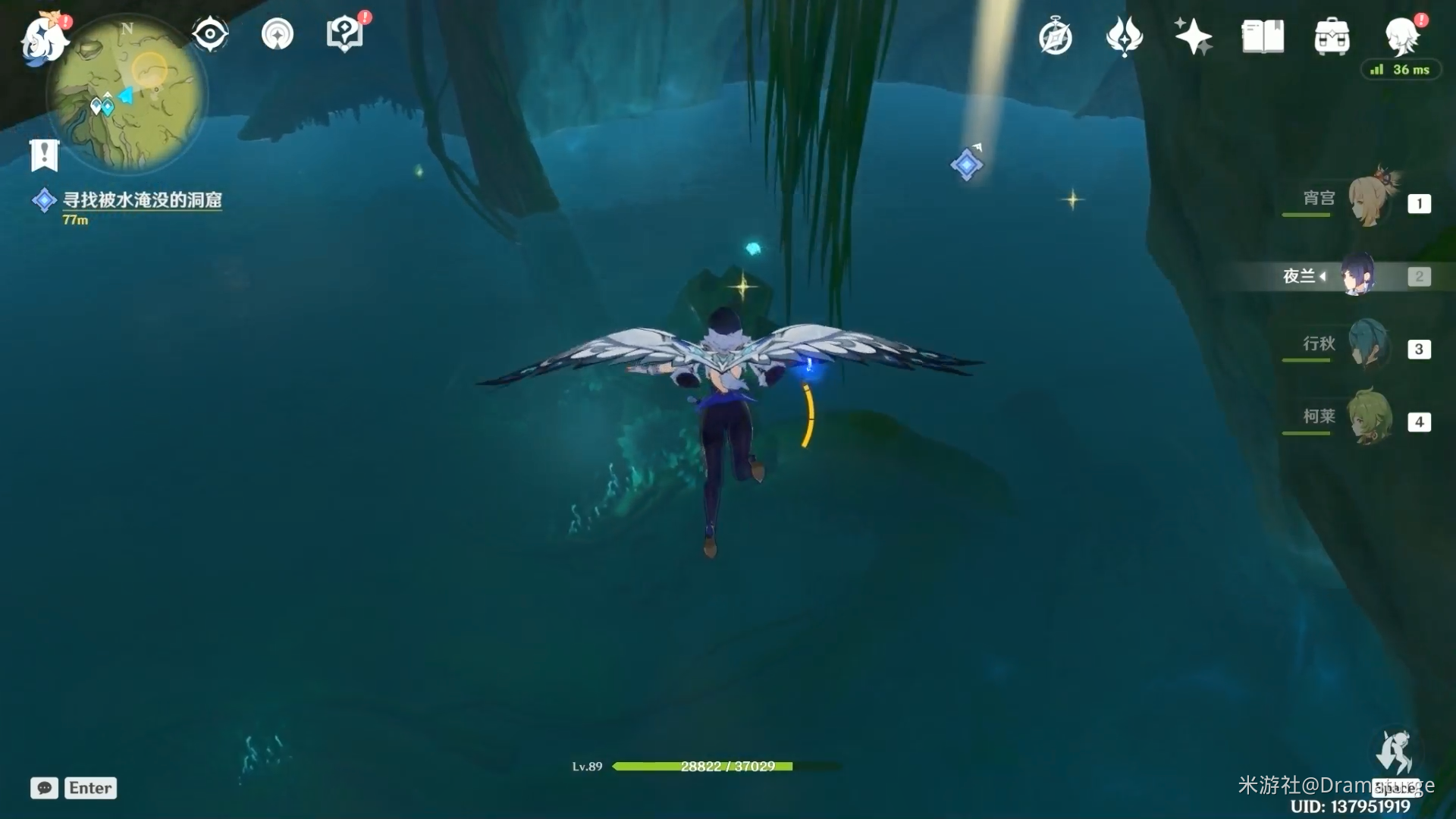Image resolution: width=1456 pixels, height=819 pixels.
Task: Open the character screen head icon
Action: (x=1401, y=36)
